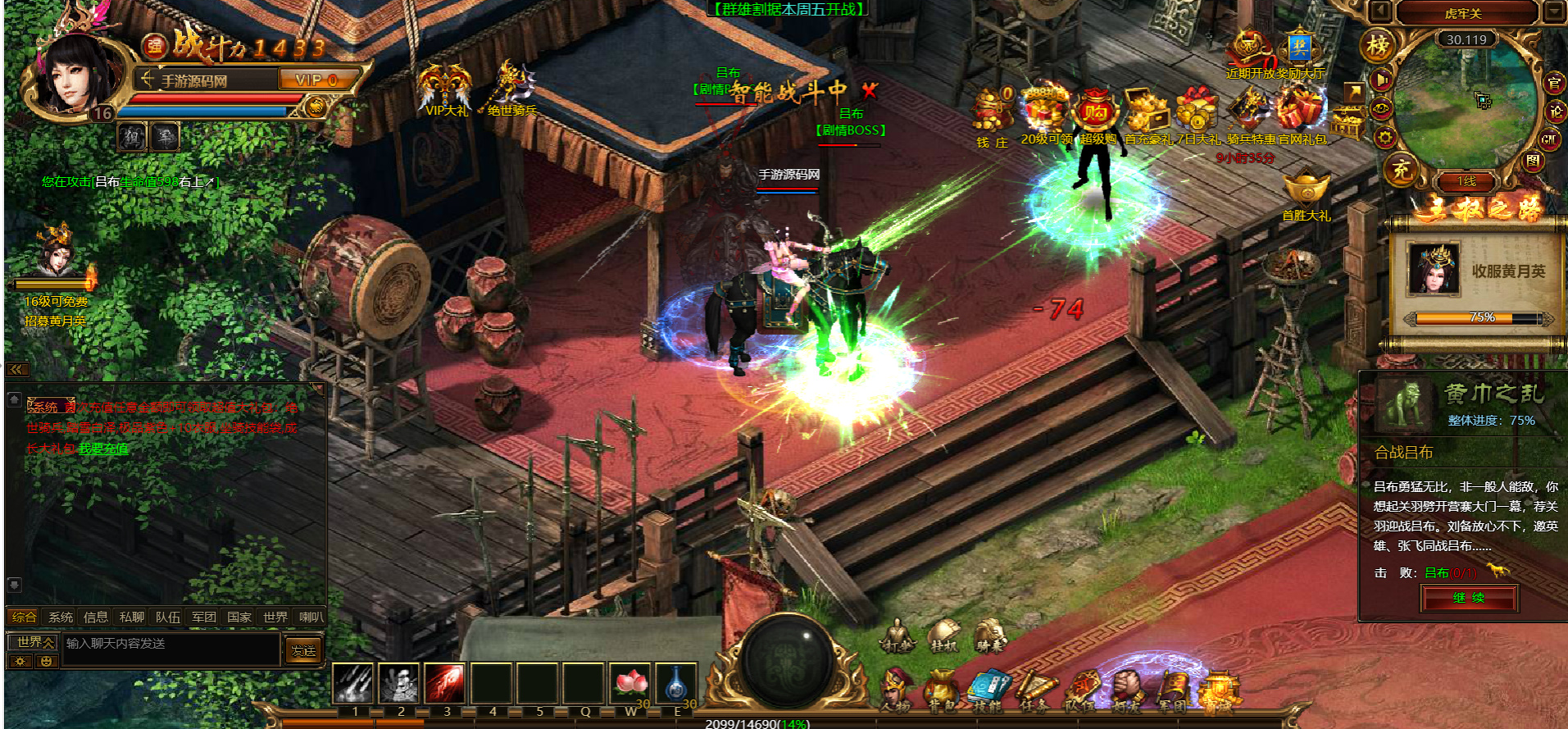The height and width of the screenshot is (729, 1568).
Task: Click the chat message input box
Action: pos(170,644)
